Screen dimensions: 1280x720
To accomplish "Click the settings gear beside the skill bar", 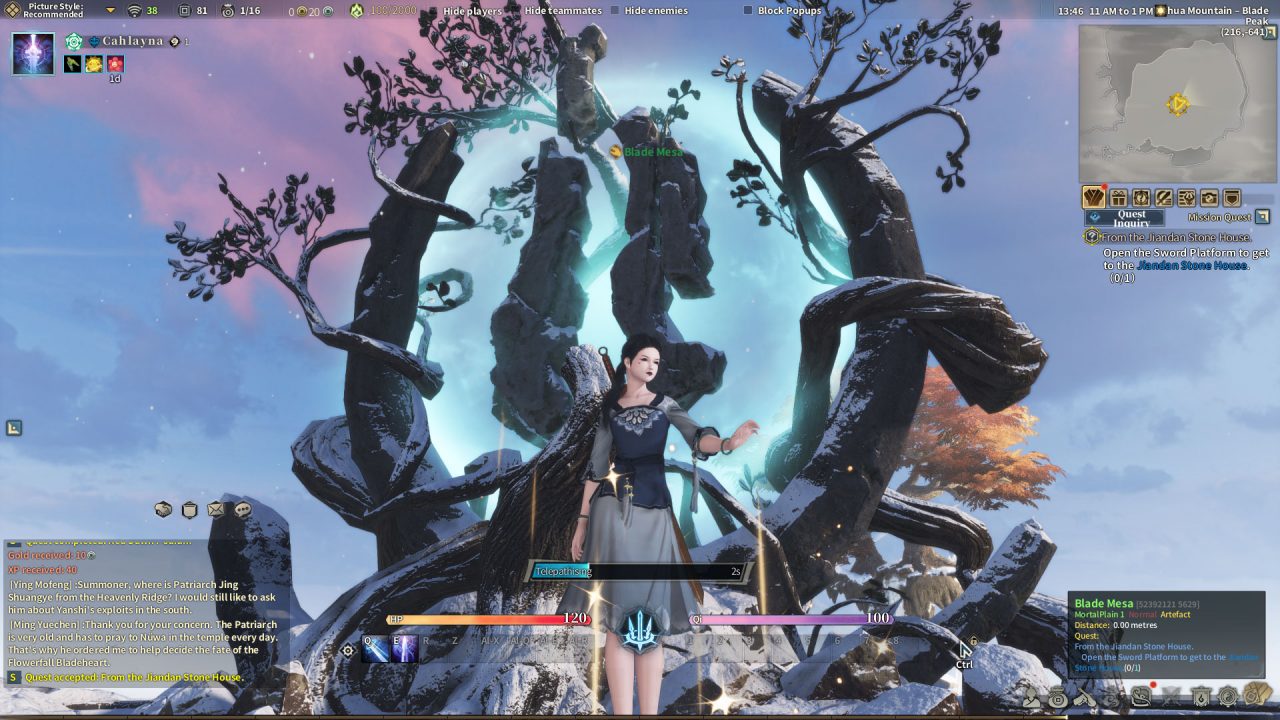I will coord(347,650).
